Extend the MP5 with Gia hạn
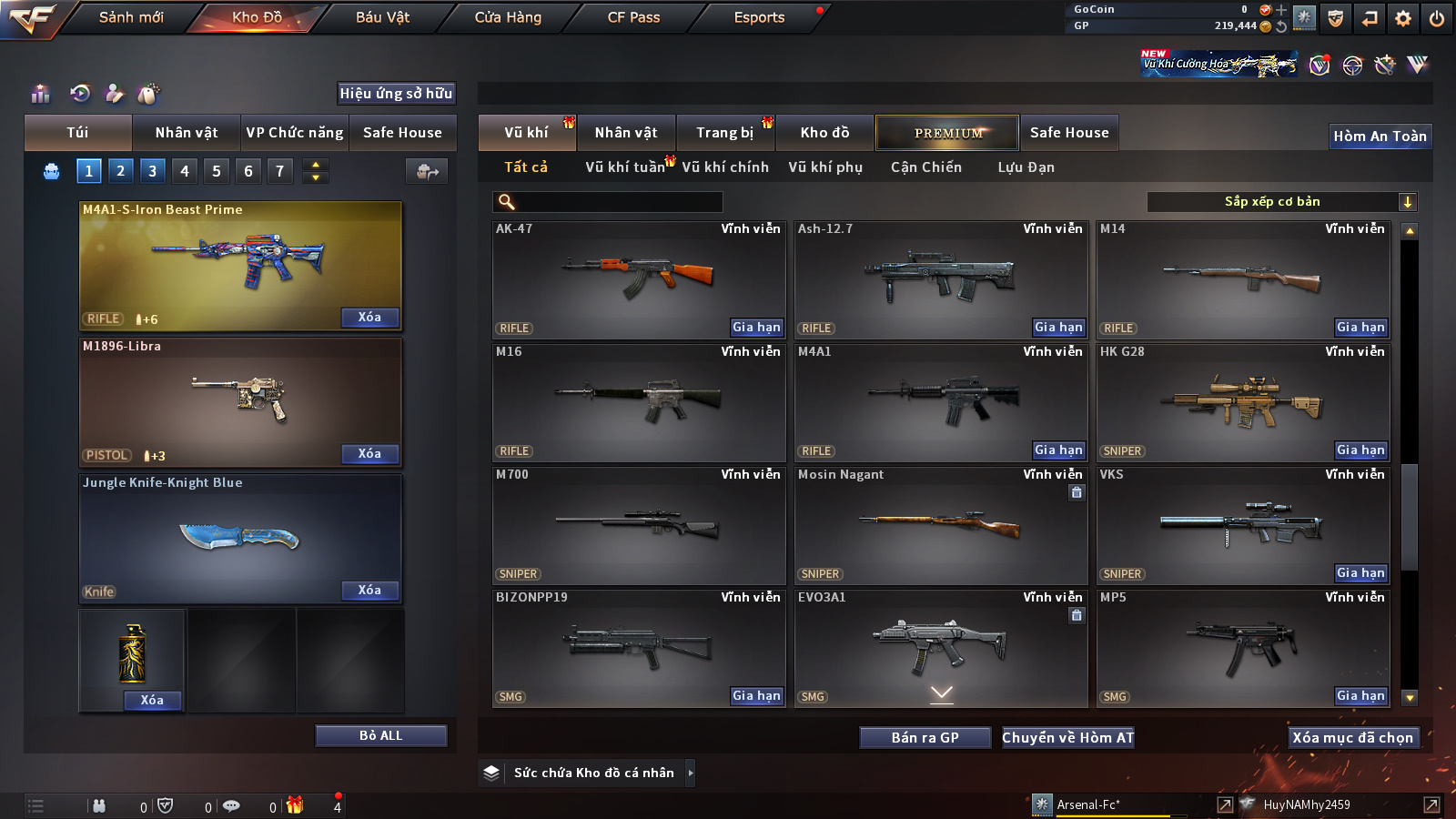Viewport: 1456px width, 819px height. tap(1360, 696)
